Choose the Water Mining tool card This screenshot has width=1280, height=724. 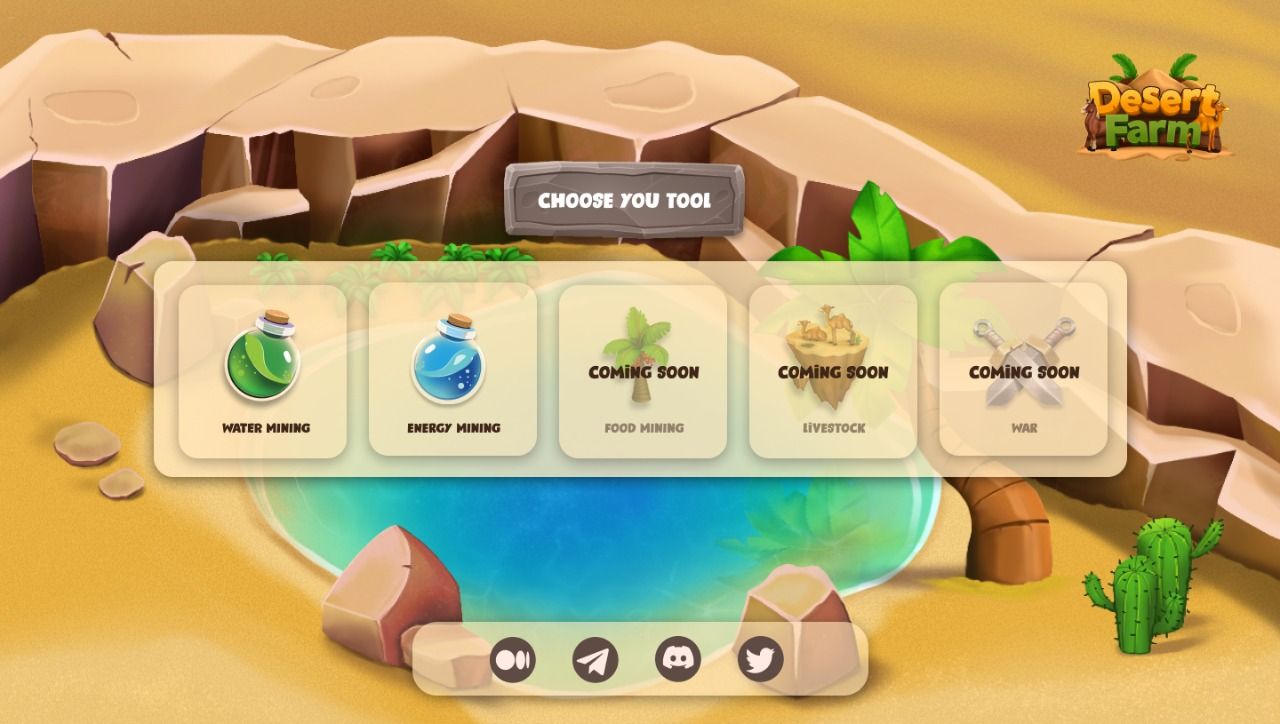[x=263, y=371]
